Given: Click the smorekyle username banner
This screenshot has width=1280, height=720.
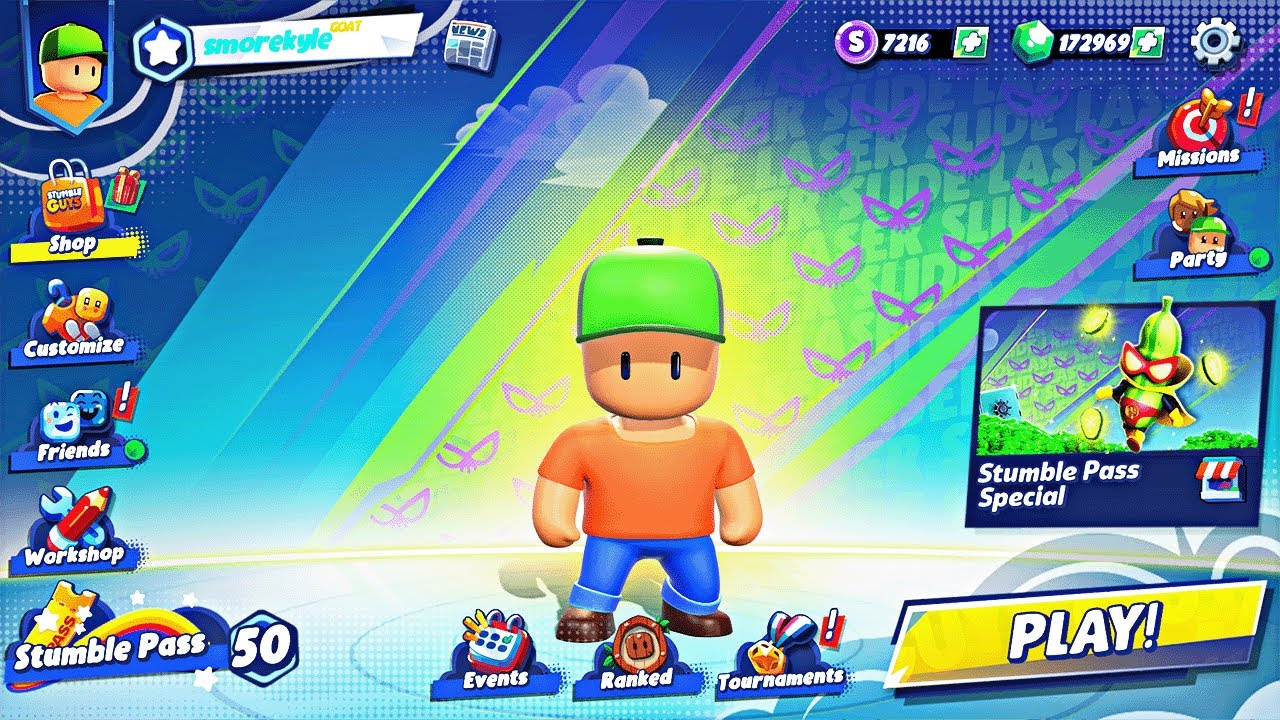Looking at the screenshot, I should pyautogui.click(x=270, y=40).
